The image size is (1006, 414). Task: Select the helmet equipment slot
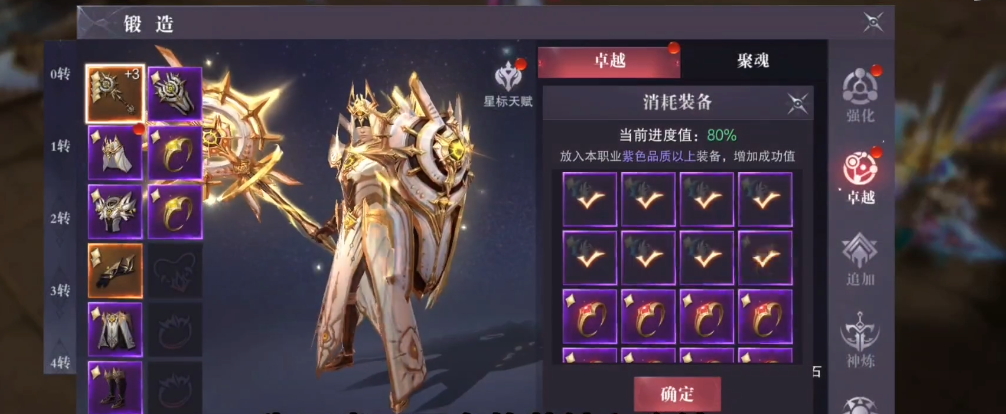(x=115, y=153)
